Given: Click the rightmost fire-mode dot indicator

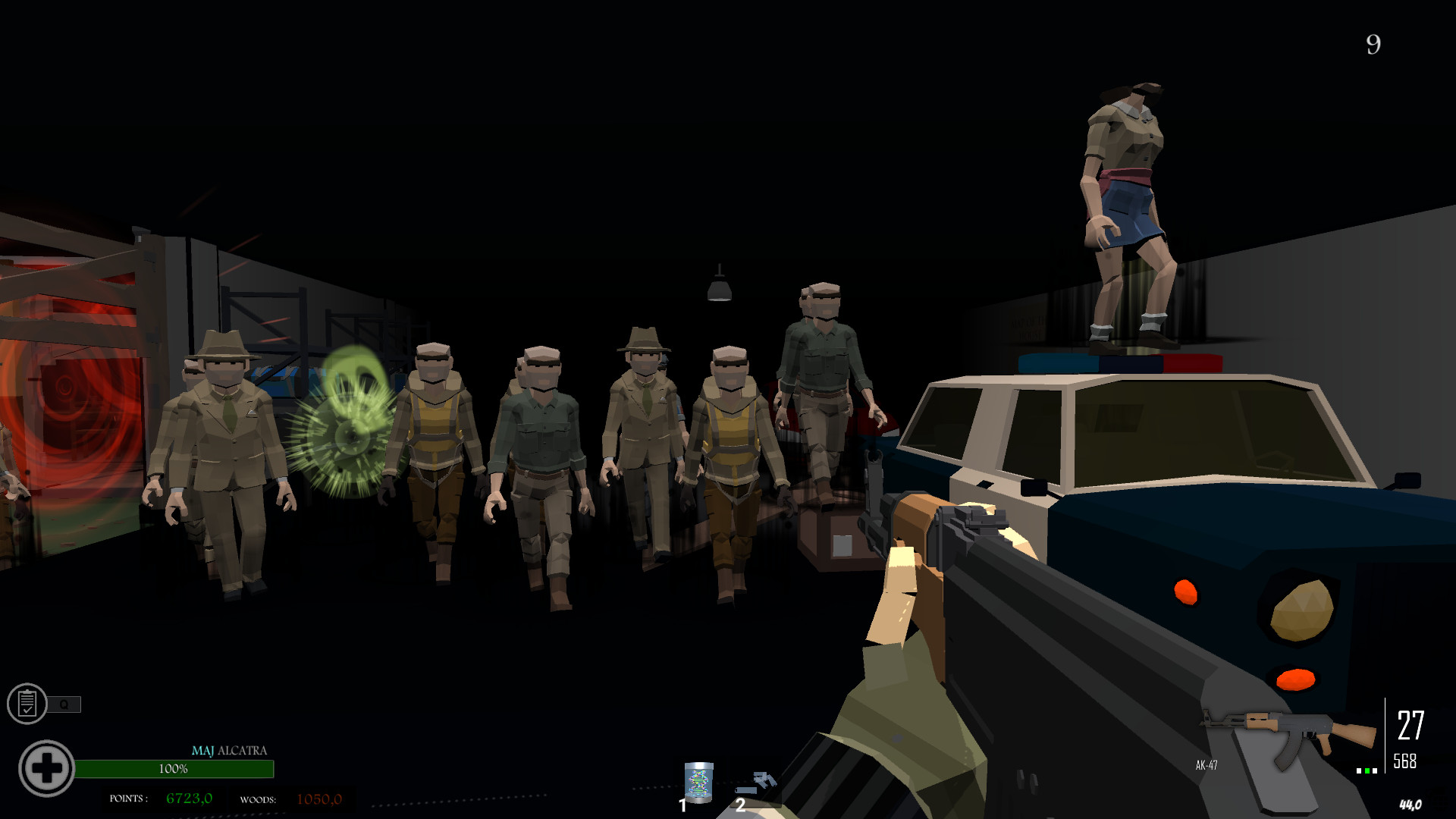Looking at the screenshot, I should (1375, 770).
